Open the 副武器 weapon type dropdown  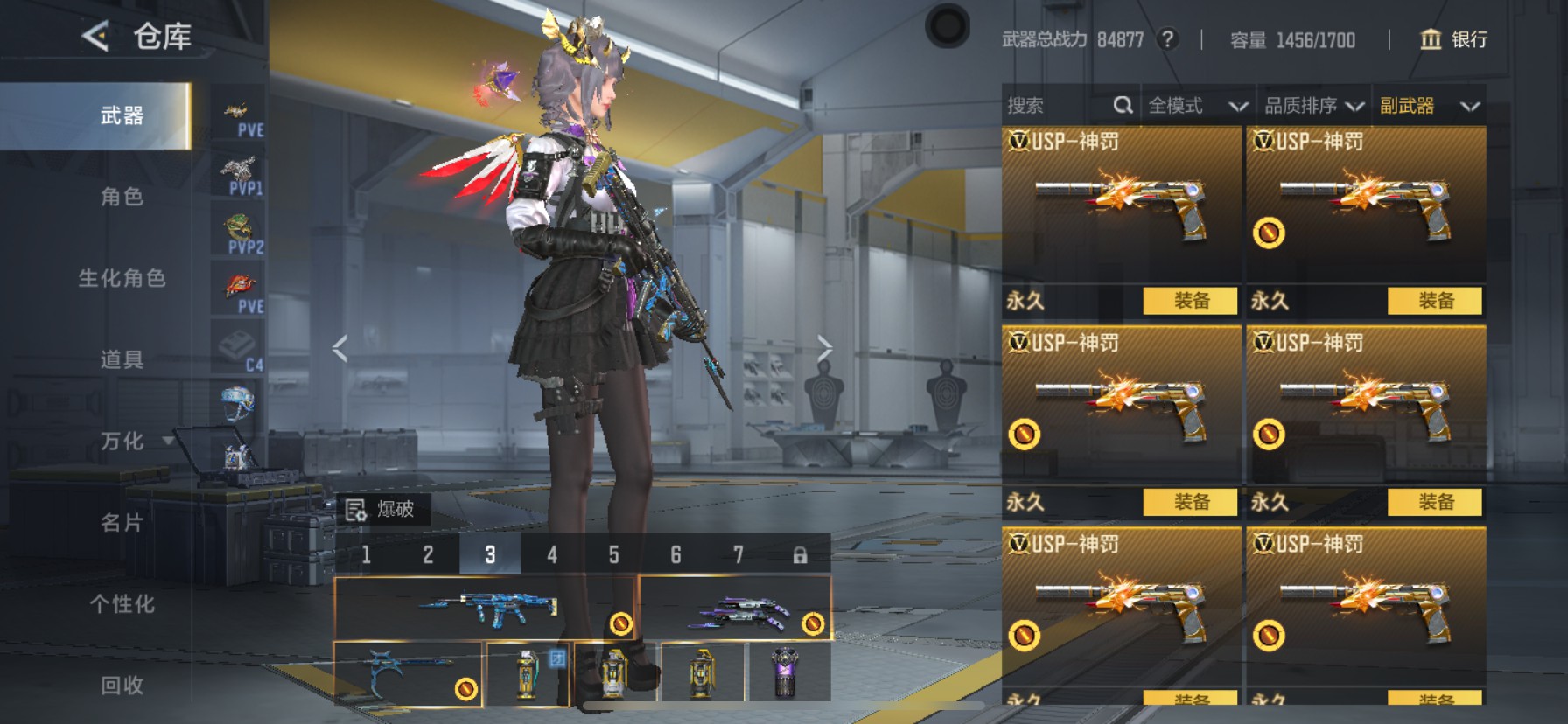pyautogui.click(x=1429, y=106)
